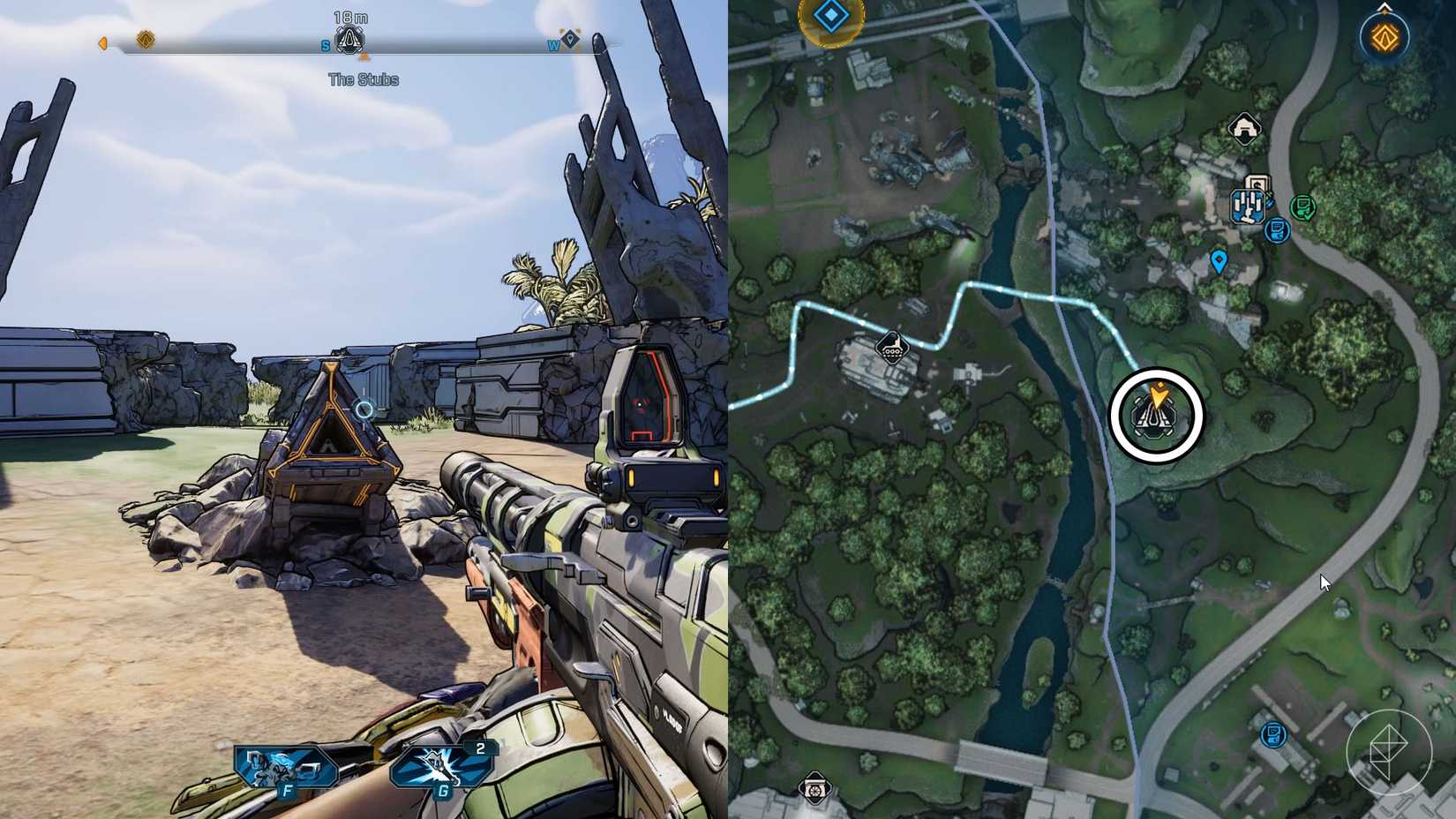Select the garage shelter map icon
The height and width of the screenshot is (819, 1456).
coord(1245,129)
